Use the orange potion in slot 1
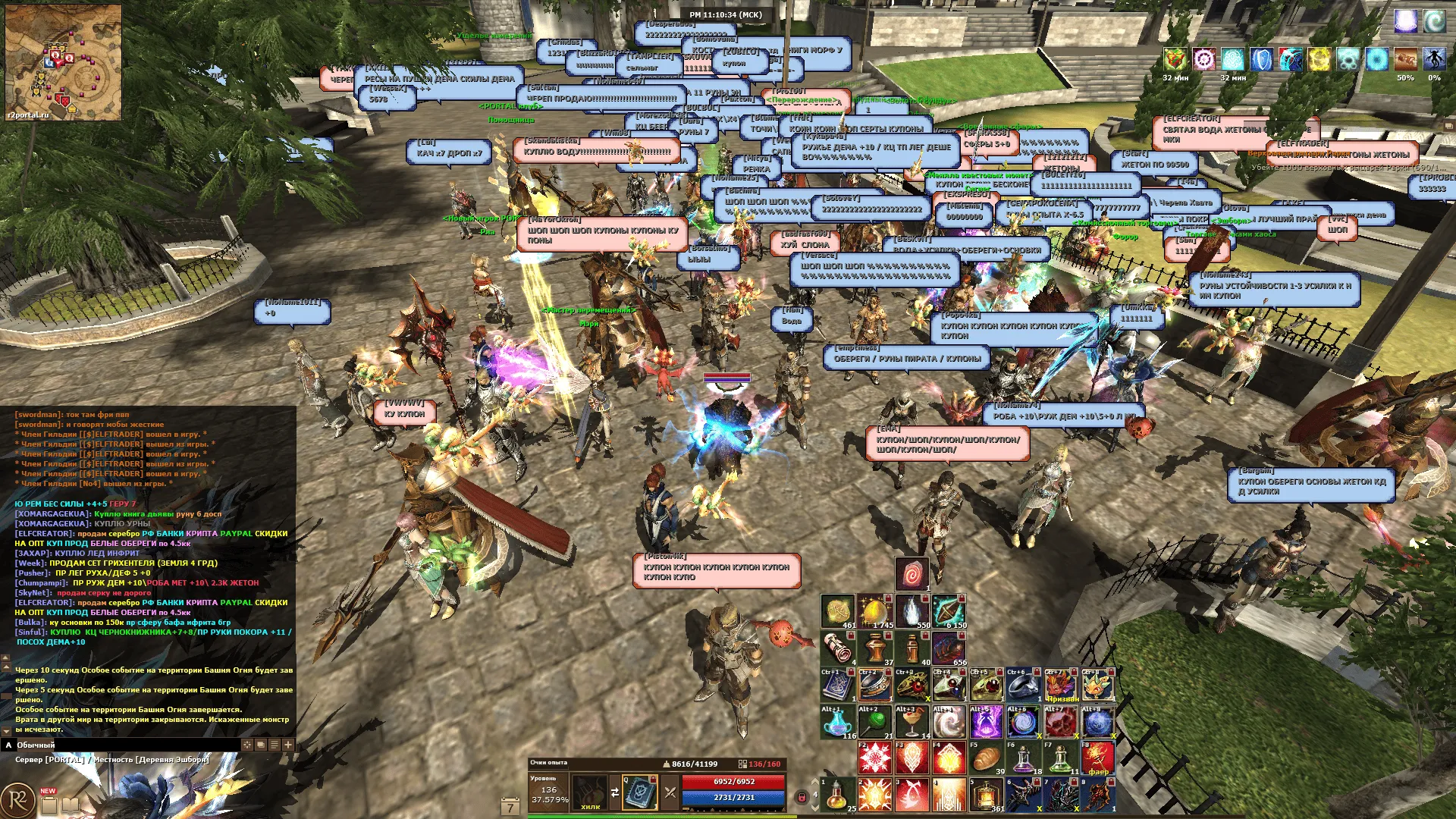The image size is (1456, 819). [838, 795]
